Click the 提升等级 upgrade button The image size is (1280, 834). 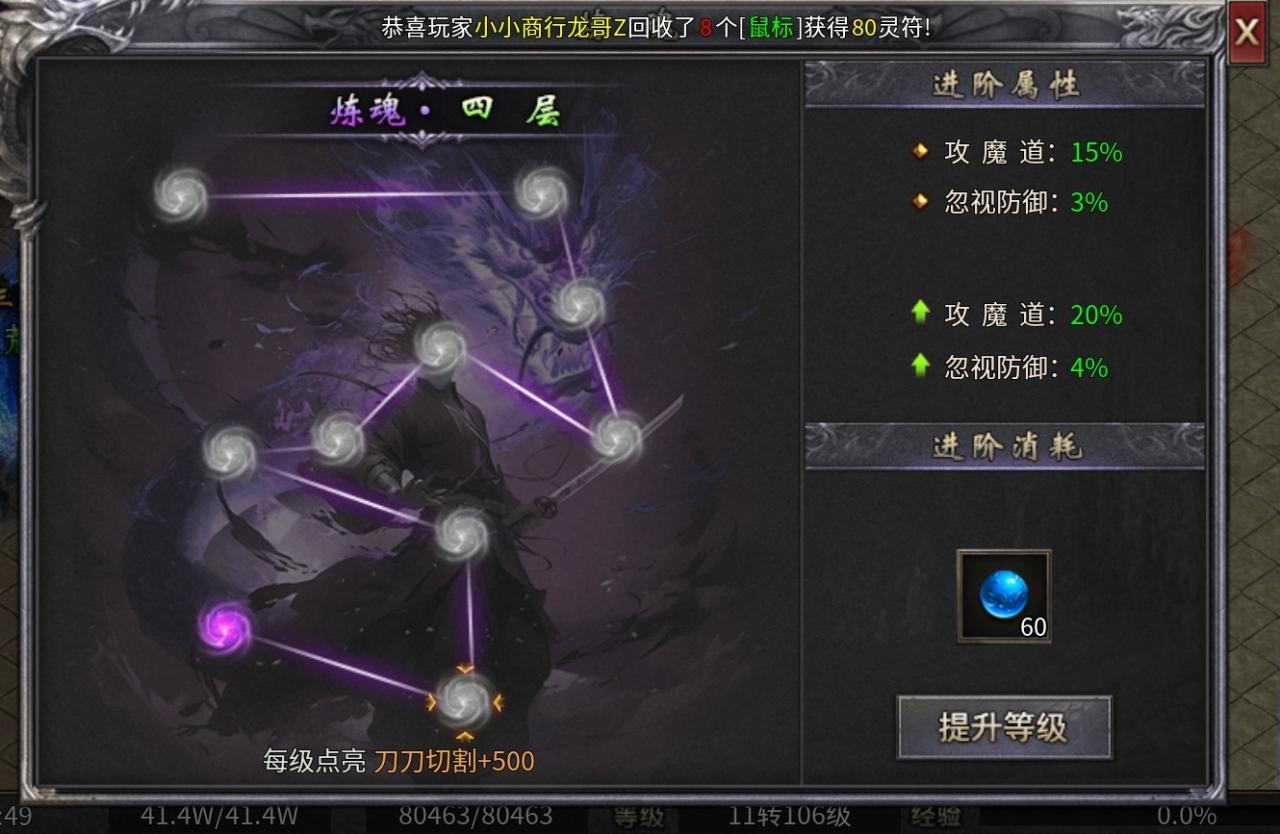point(1004,727)
